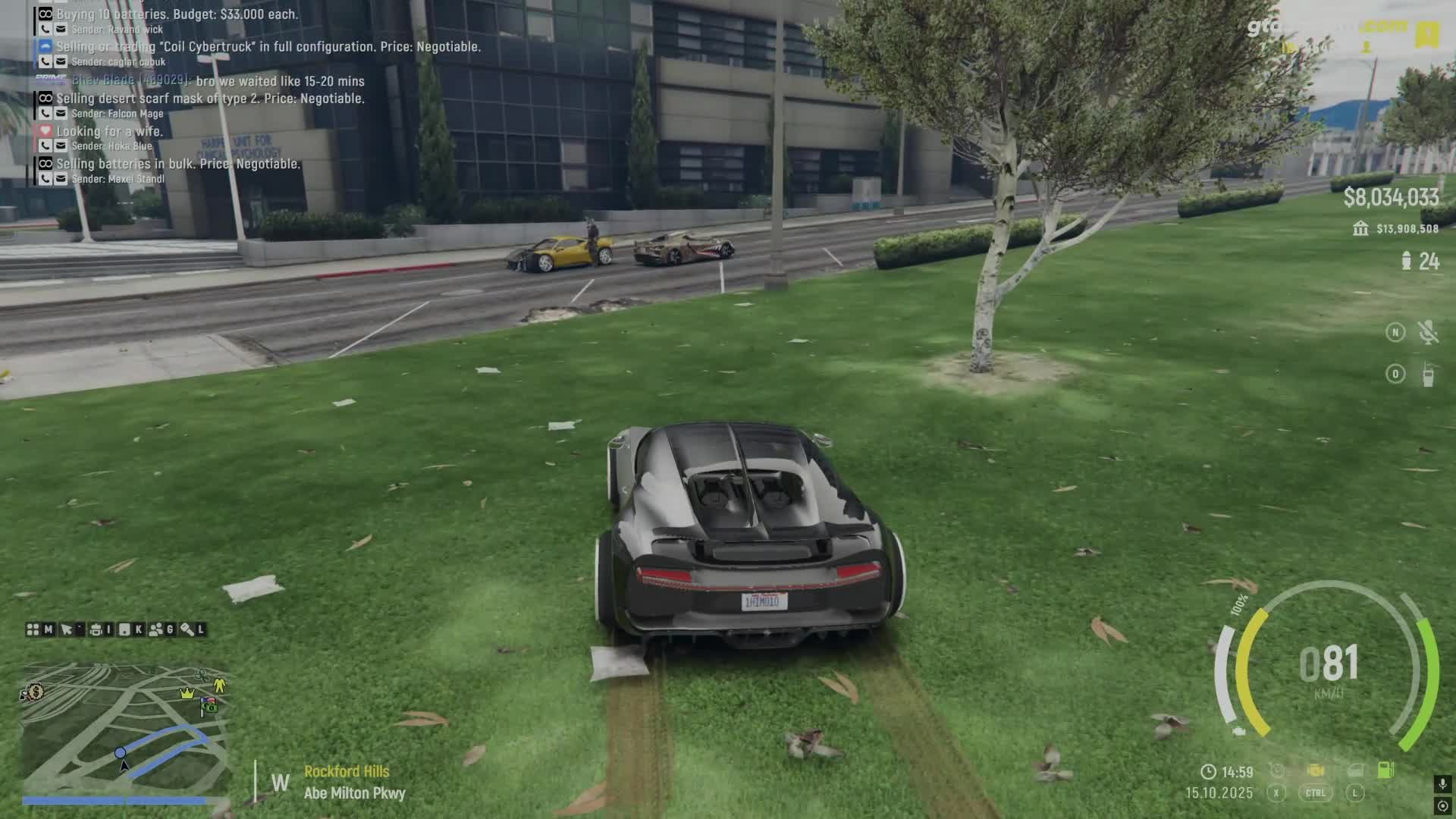This screenshot has width=1456, height=819.
Task: Open the phone icon
Action: [124, 629]
